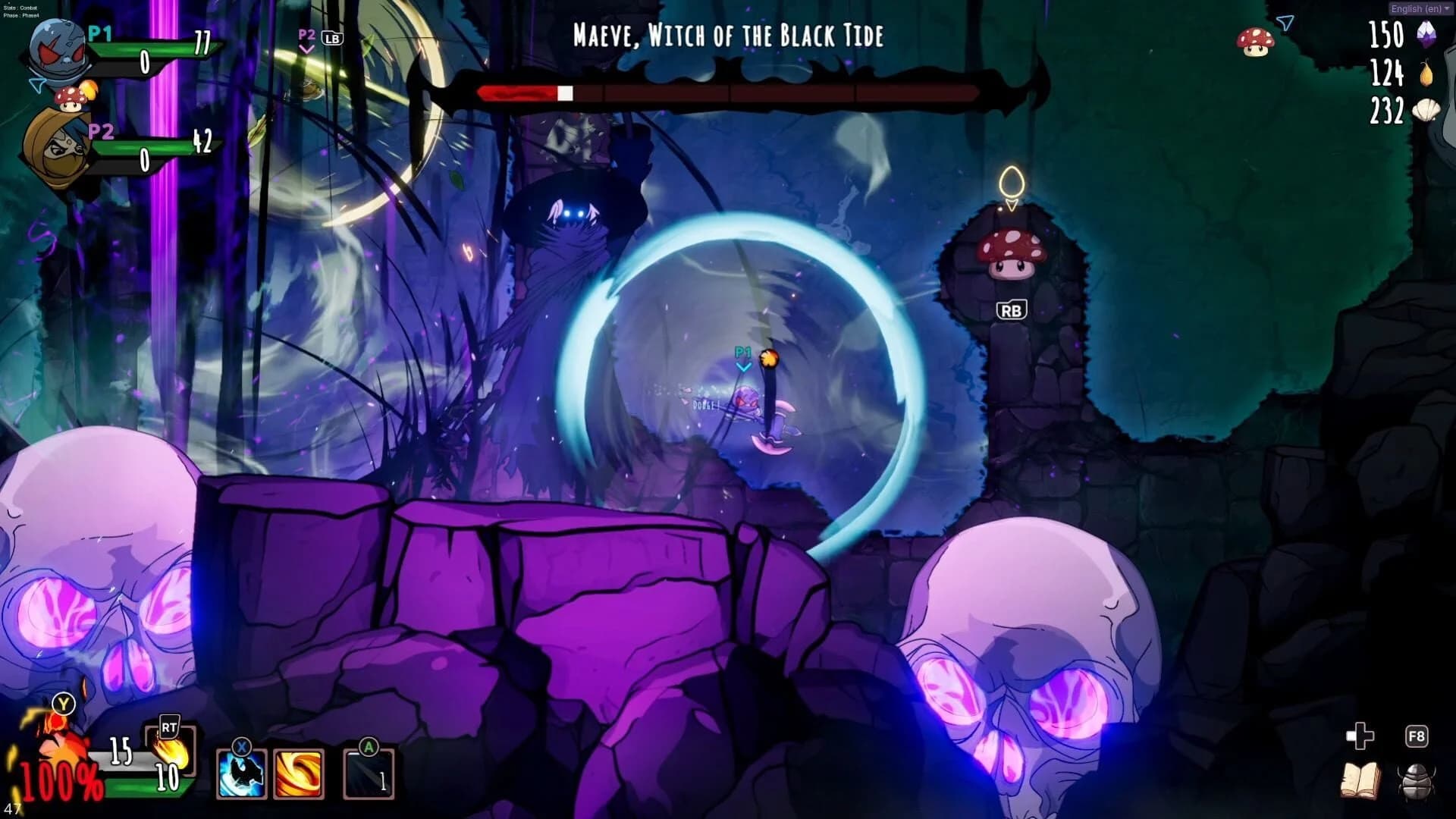Image resolution: width=1456 pixels, height=819 pixels.
Task: Click the boss health bar
Action: [x=728, y=94]
